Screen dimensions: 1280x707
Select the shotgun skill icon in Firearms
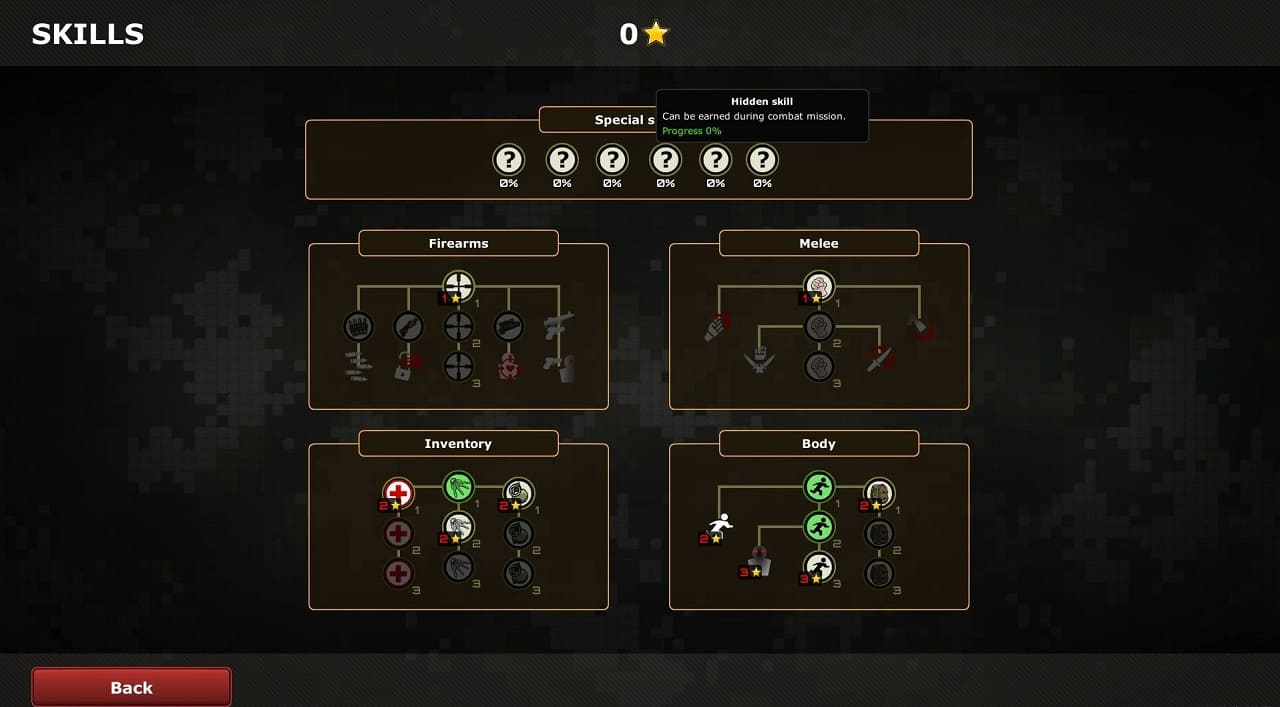[x=408, y=327]
